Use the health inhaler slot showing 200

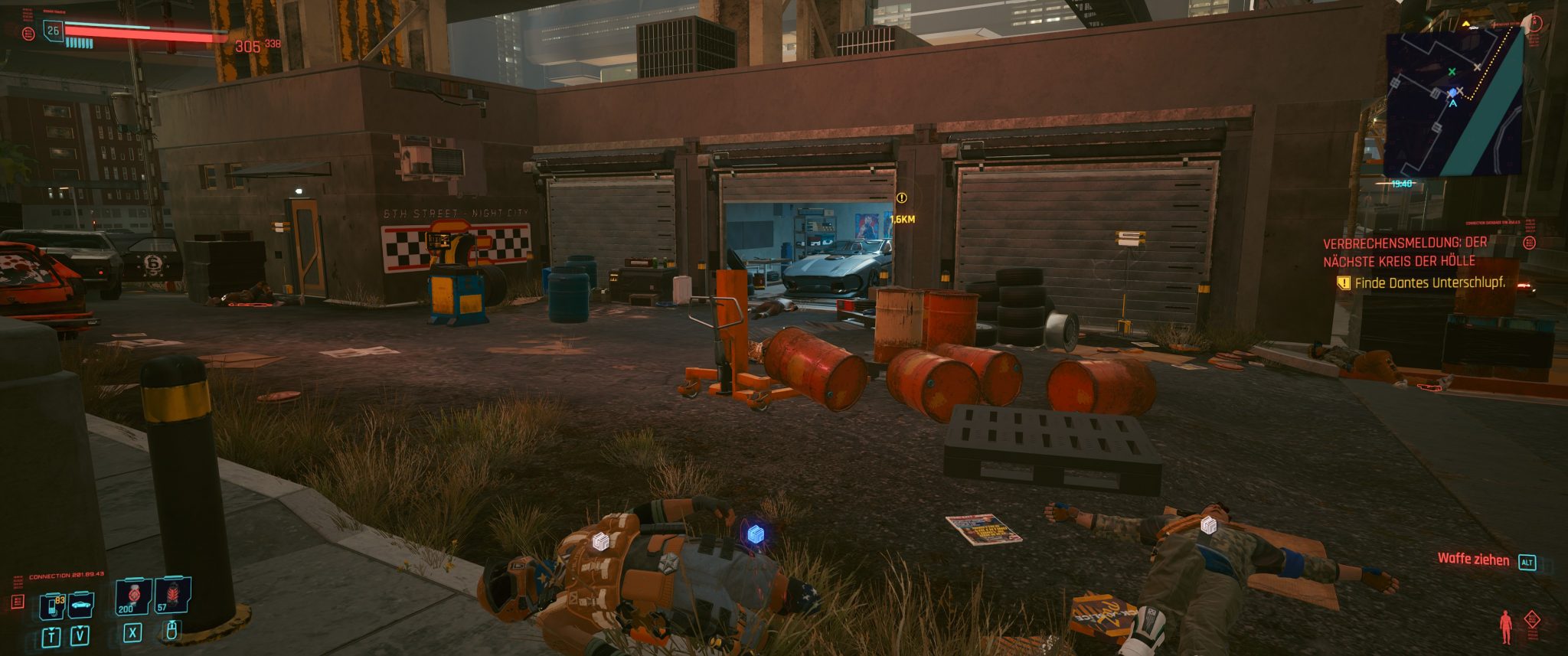point(133,596)
